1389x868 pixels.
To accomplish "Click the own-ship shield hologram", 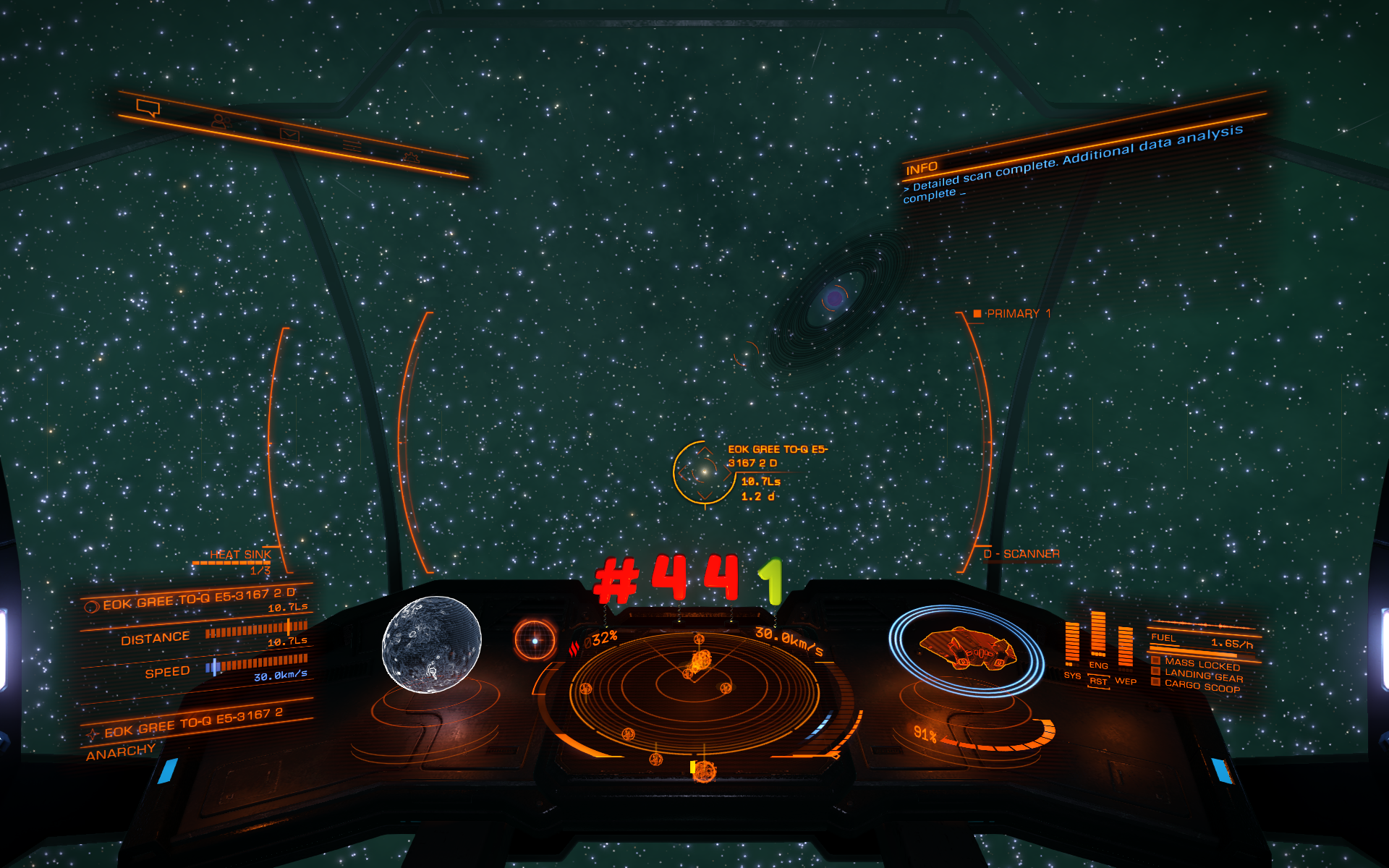I will pos(966,649).
